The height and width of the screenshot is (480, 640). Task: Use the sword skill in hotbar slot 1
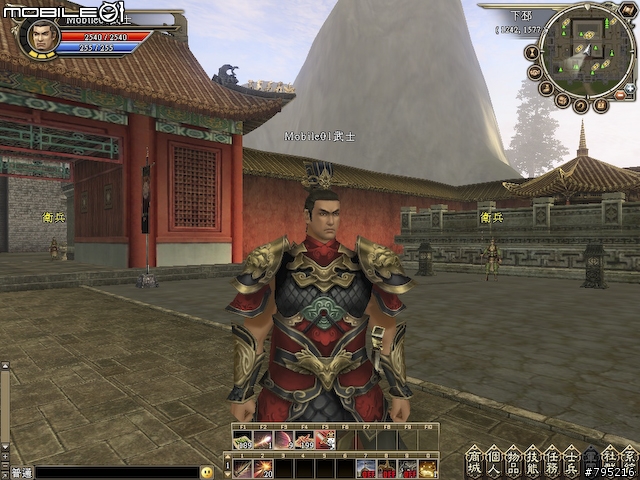(243, 467)
